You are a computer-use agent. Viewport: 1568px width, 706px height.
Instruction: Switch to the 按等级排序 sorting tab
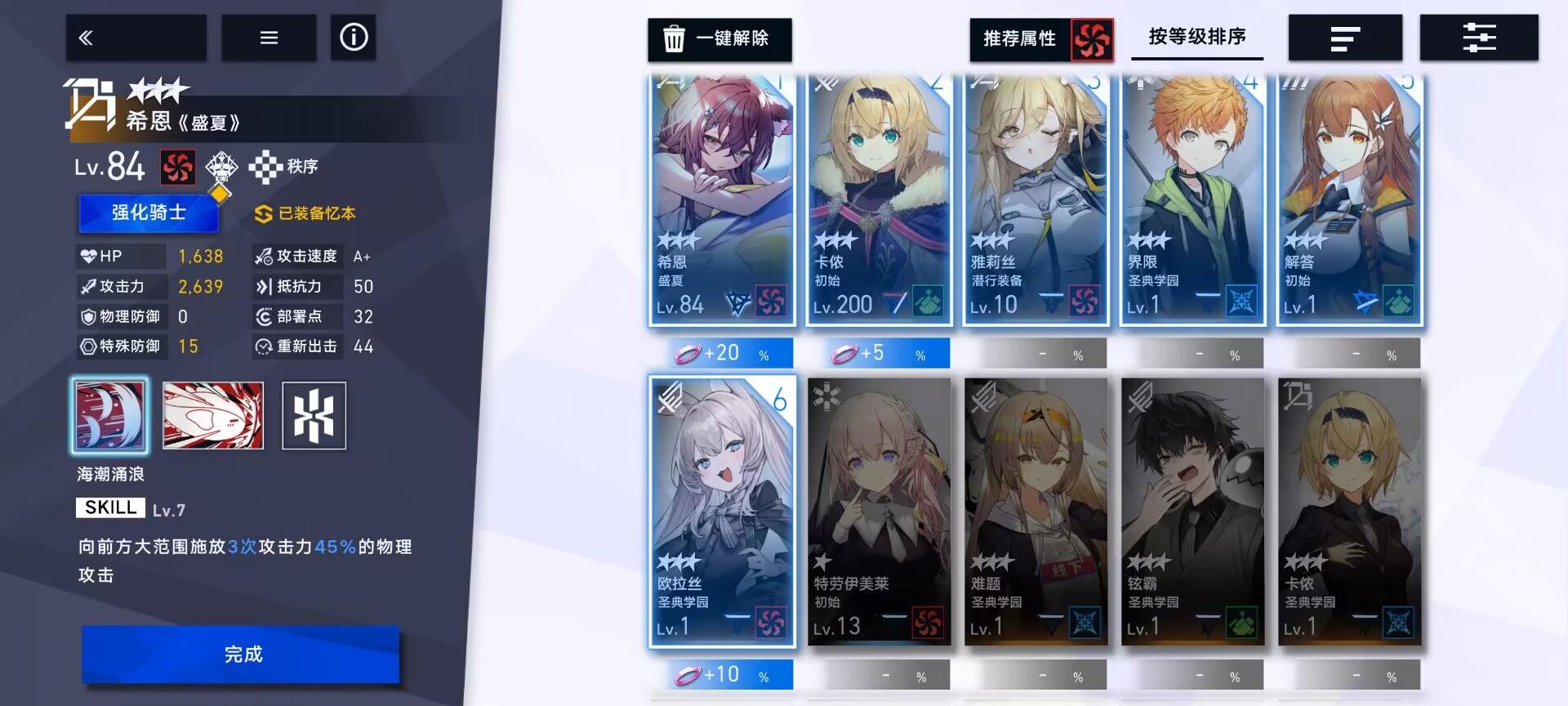(x=1197, y=37)
